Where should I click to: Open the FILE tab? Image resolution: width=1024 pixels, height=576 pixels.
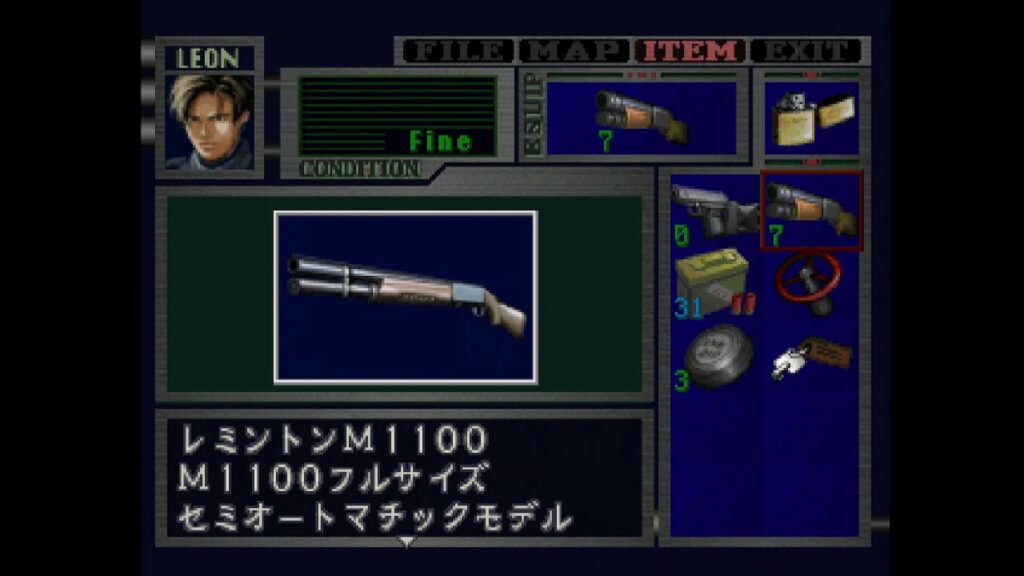pyautogui.click(x=456, y=51)
